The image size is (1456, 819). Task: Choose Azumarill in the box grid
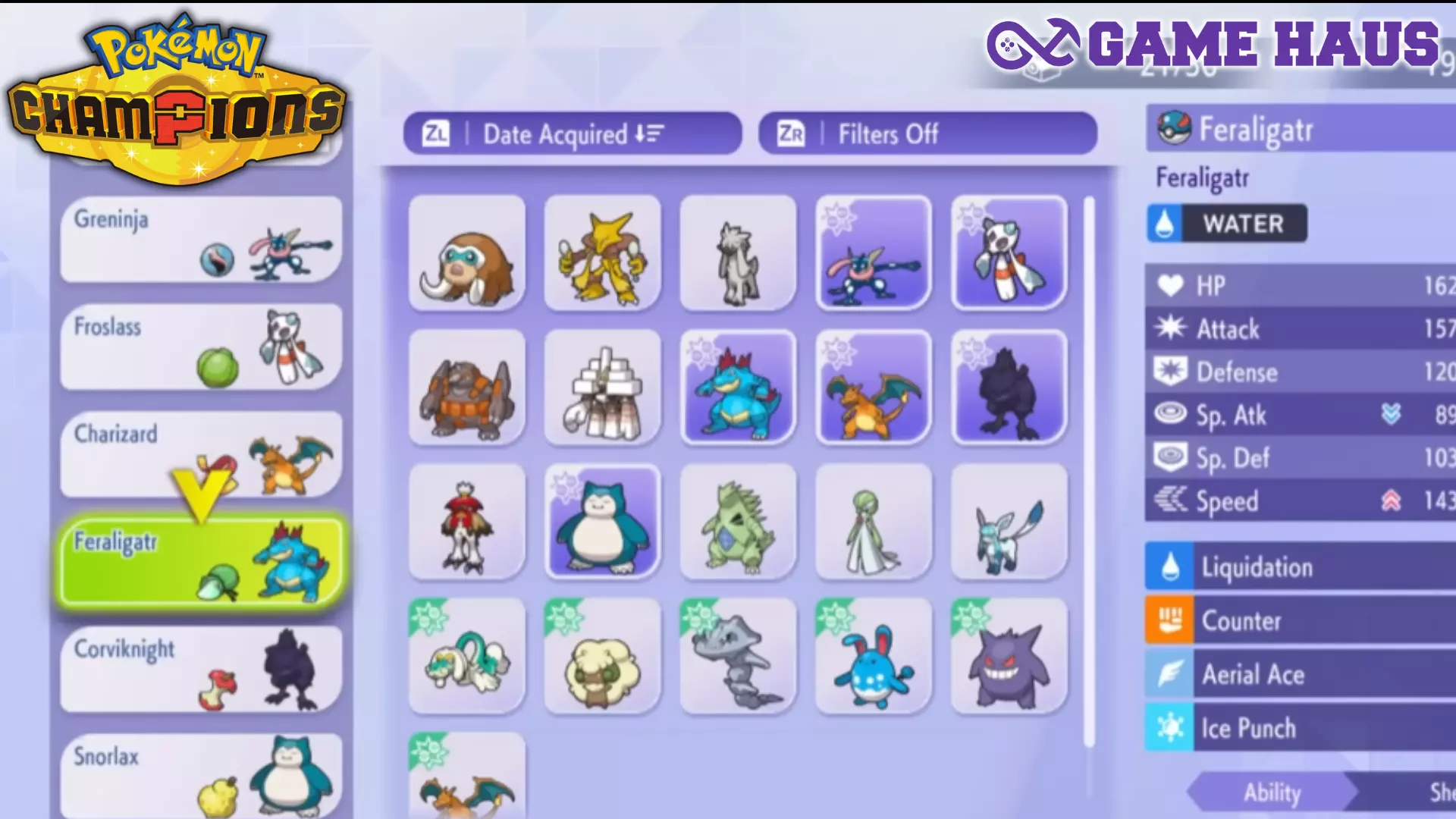874,657
